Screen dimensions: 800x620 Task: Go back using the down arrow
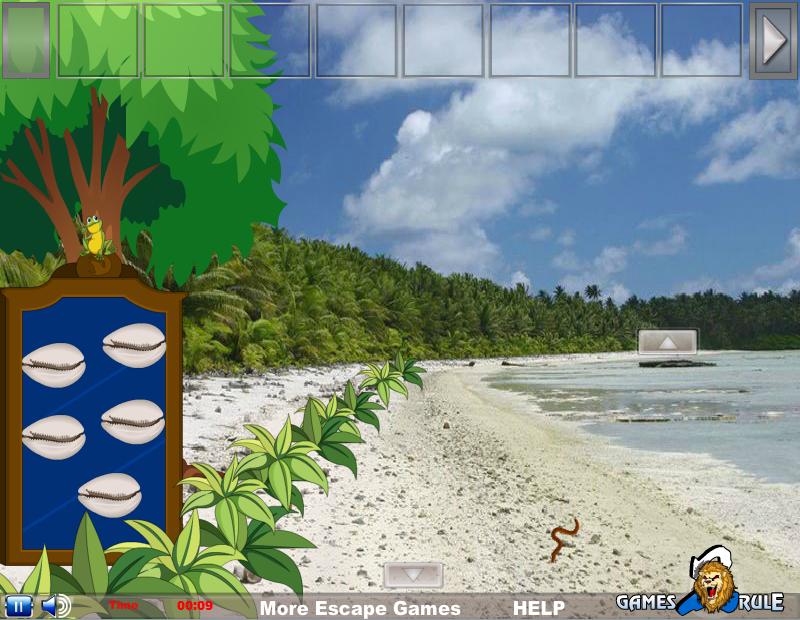[x=413, y=575]
